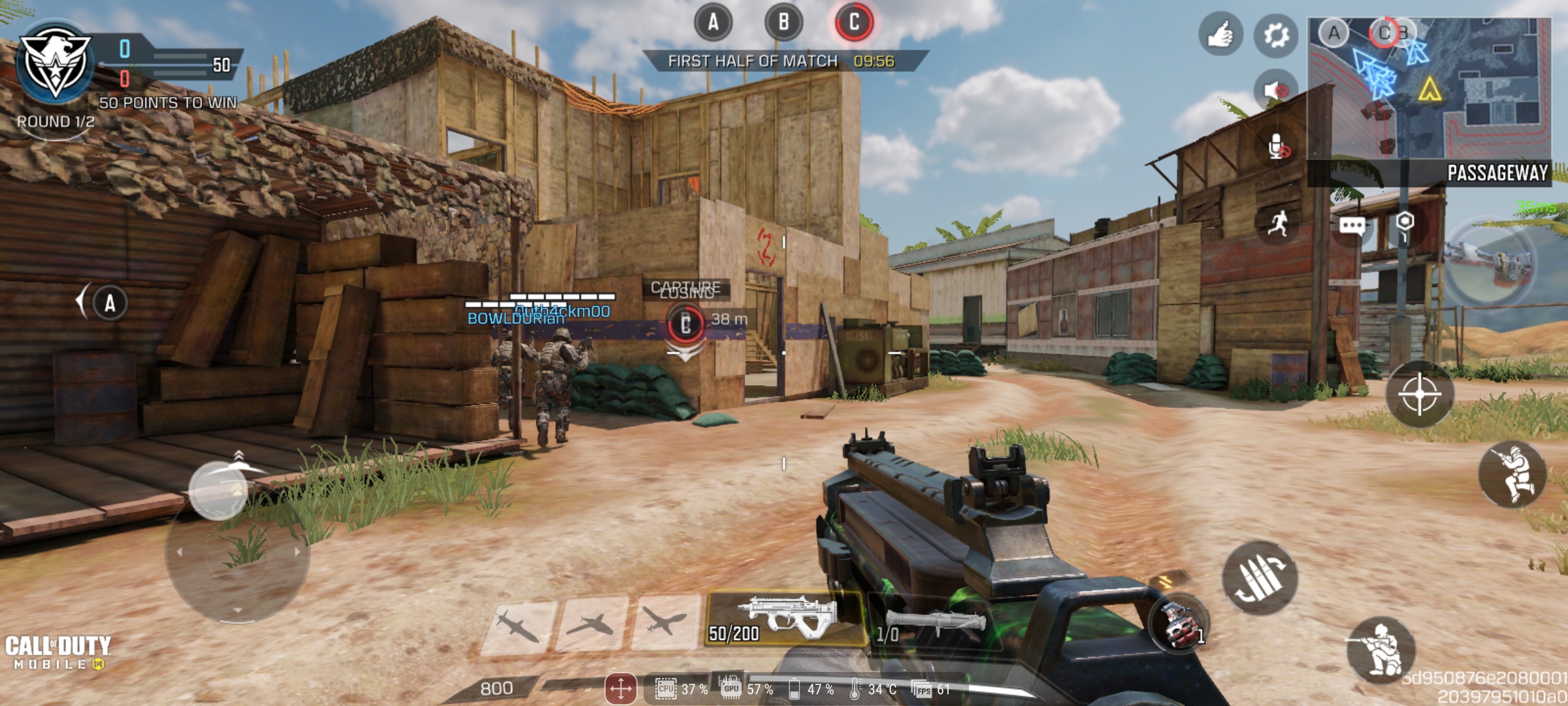Image resolution: width=1568 pixels, height=706 pixels.
Task: Crouch using the kneeling soldier button
Action: point(1381,649)
